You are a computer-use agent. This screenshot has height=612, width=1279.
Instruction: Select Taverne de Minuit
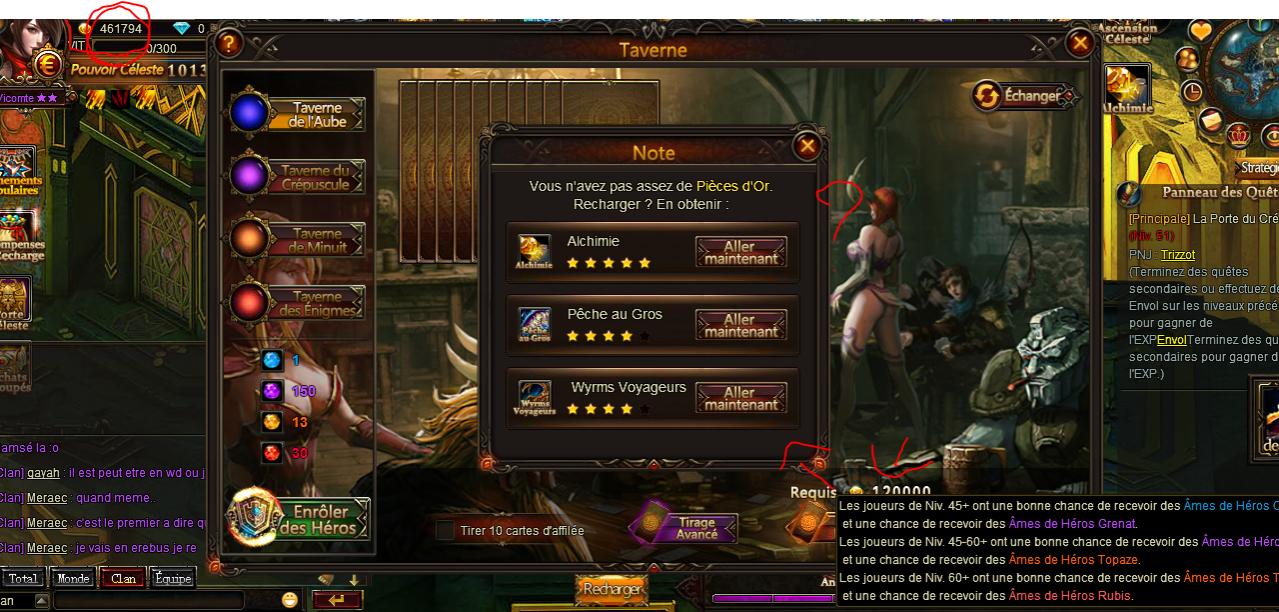click(x=298, y=240)
